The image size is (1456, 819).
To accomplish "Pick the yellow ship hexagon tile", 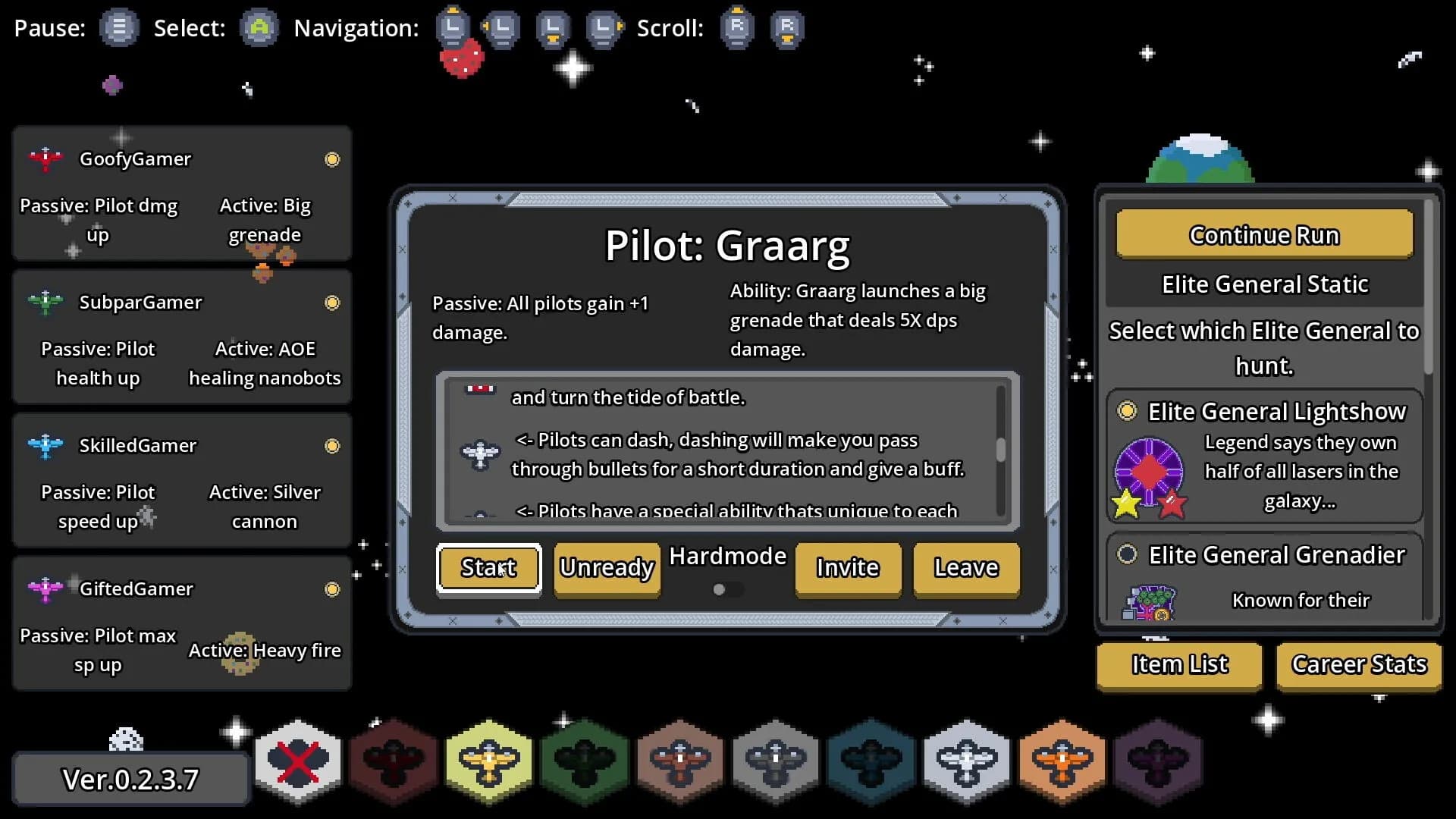I will 489,761.
